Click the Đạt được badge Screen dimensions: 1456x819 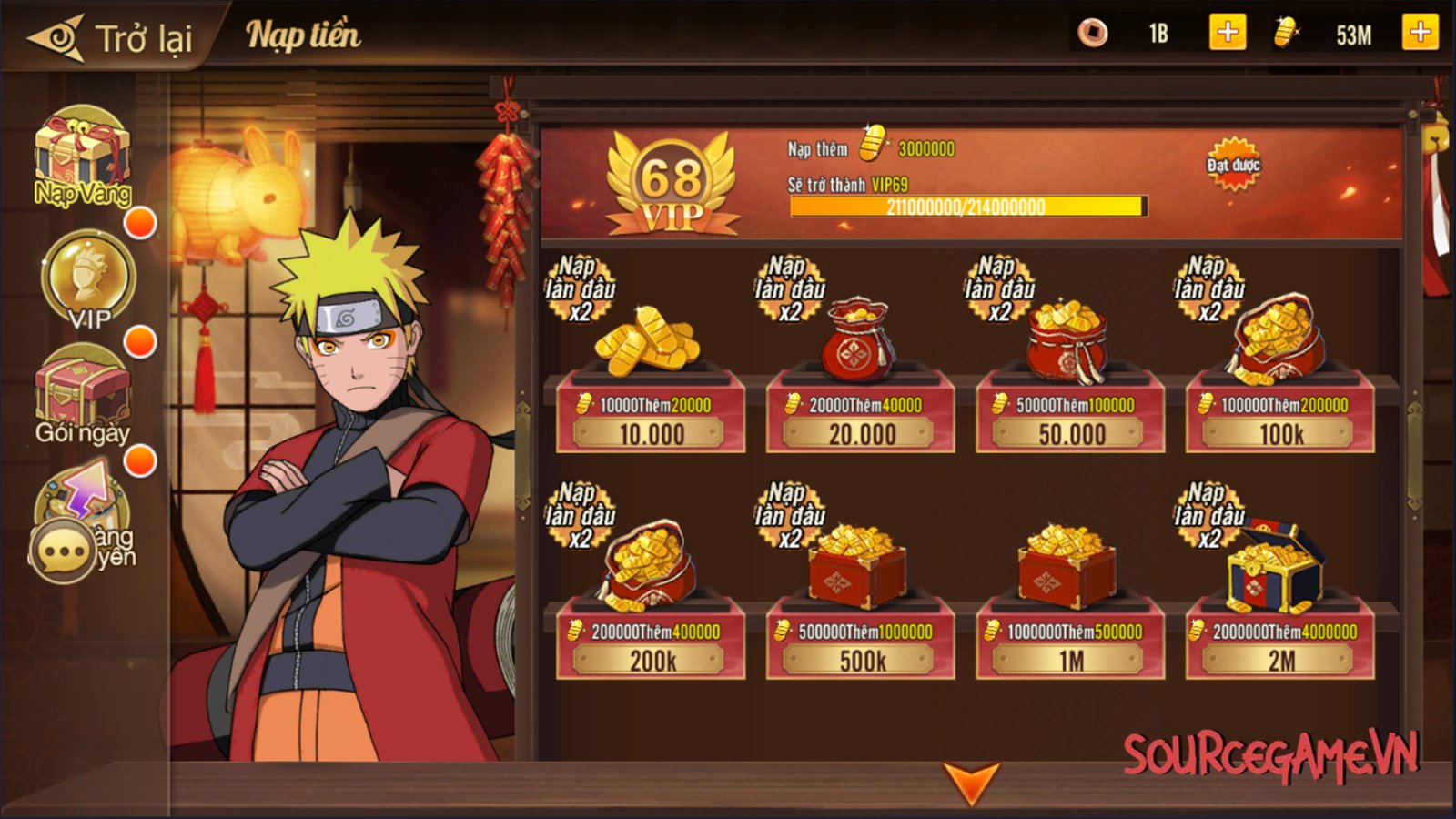(1233, 165)
